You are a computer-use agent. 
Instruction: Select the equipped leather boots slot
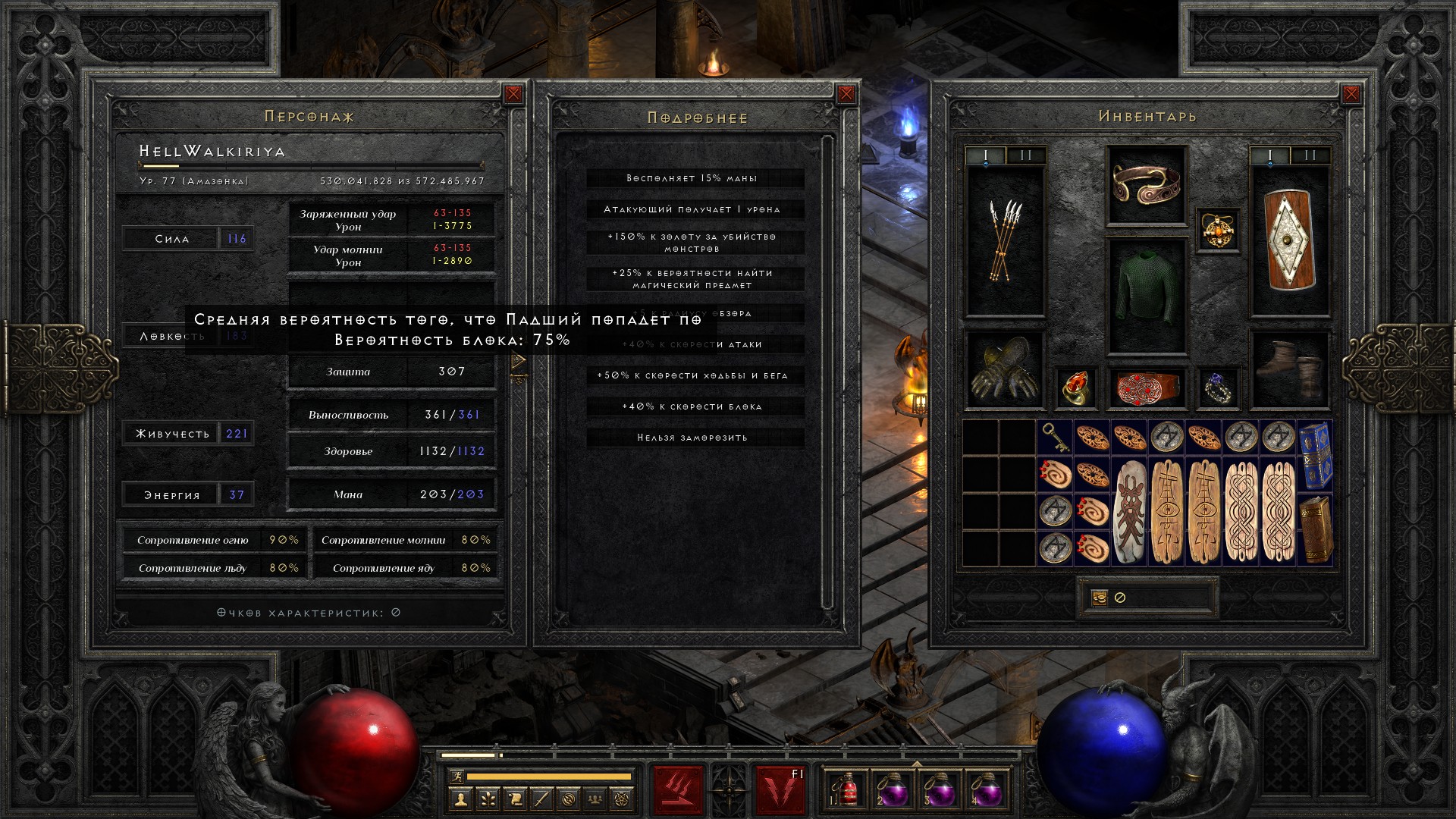click(x=1290, y=369)
